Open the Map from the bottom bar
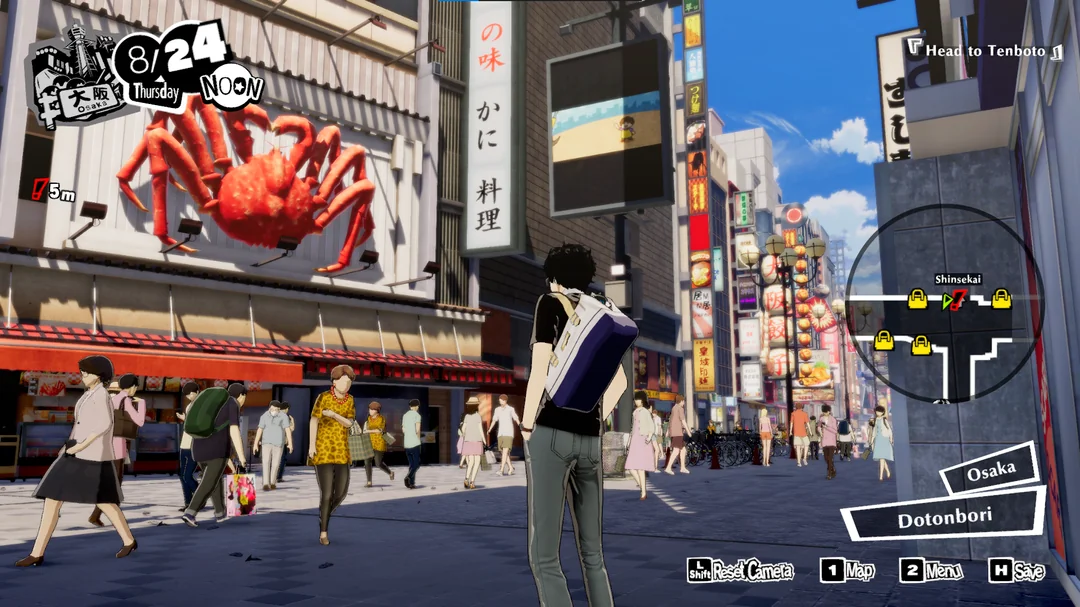Image resolution: width=1080 pixels, height=607 pixels. coord(847,570)
